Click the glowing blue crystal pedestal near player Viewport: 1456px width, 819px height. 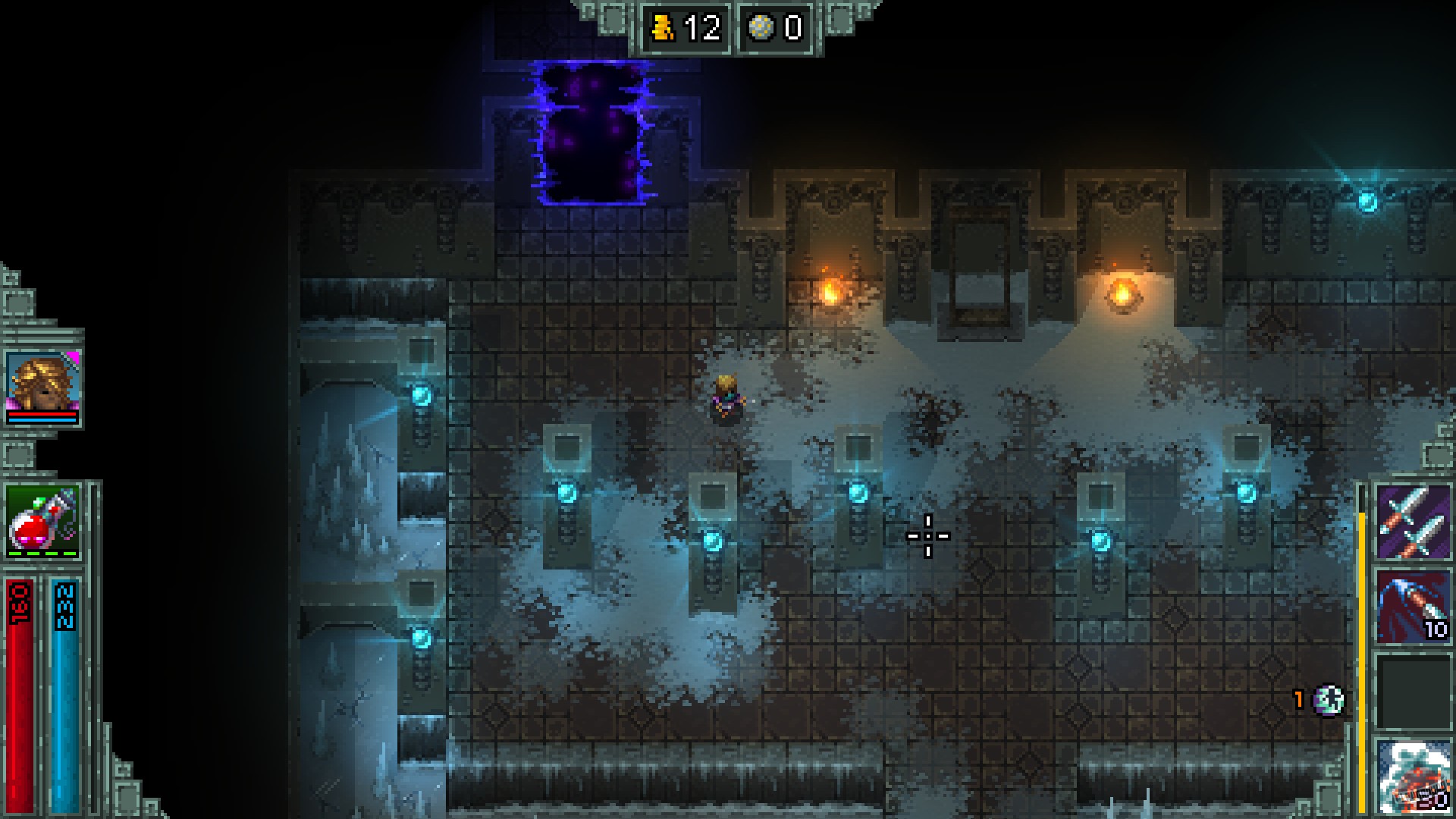(858, 491)
